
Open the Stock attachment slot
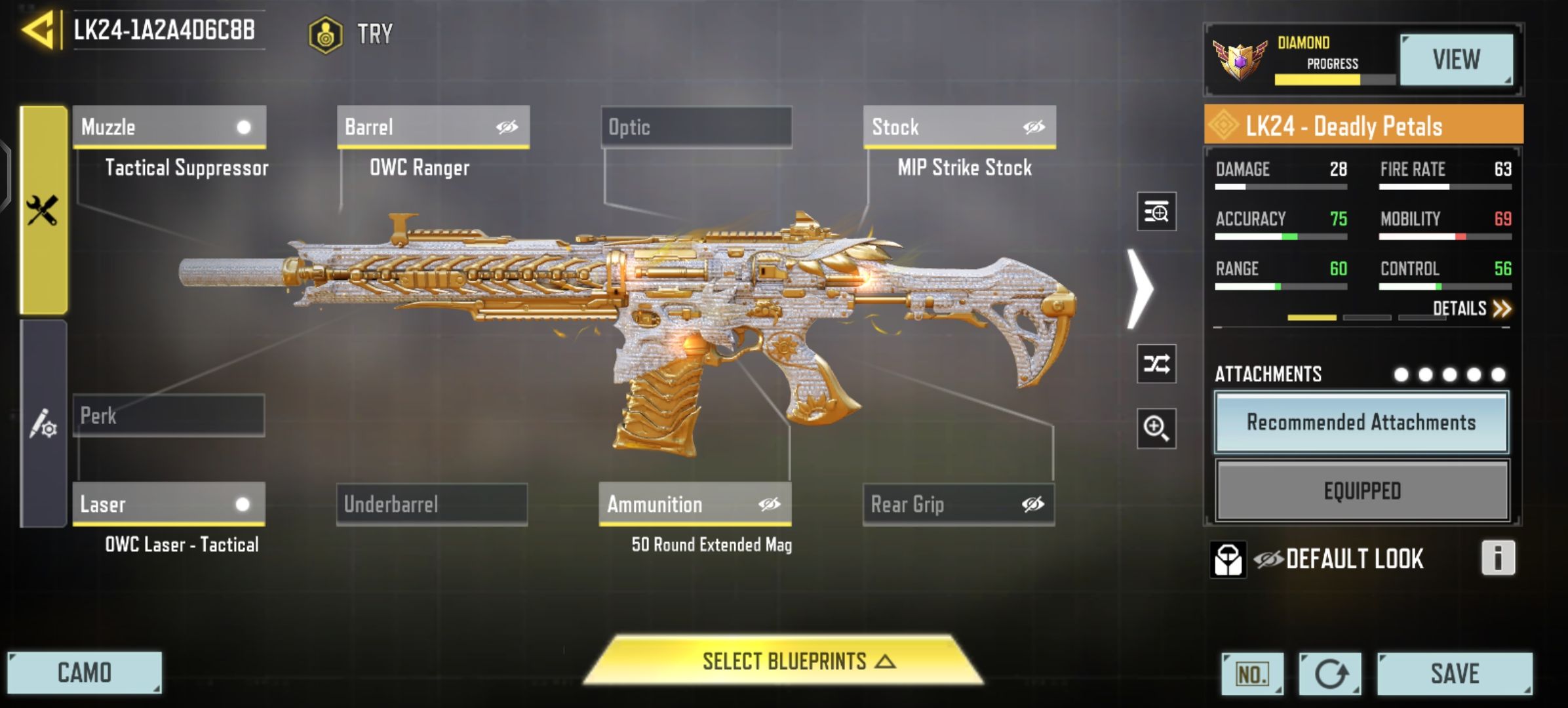click(959, 127)
